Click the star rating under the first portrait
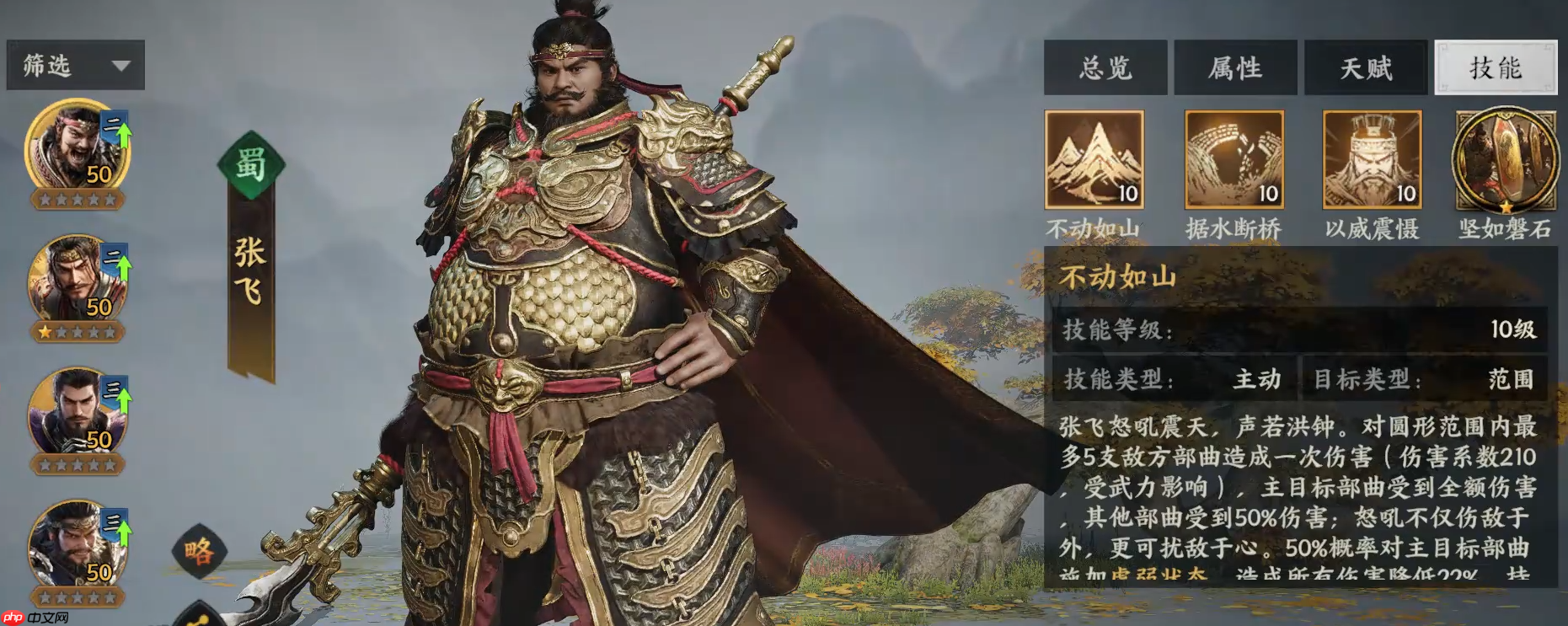The width and height of the screenshot is (1568, 626). click(78, 201)
